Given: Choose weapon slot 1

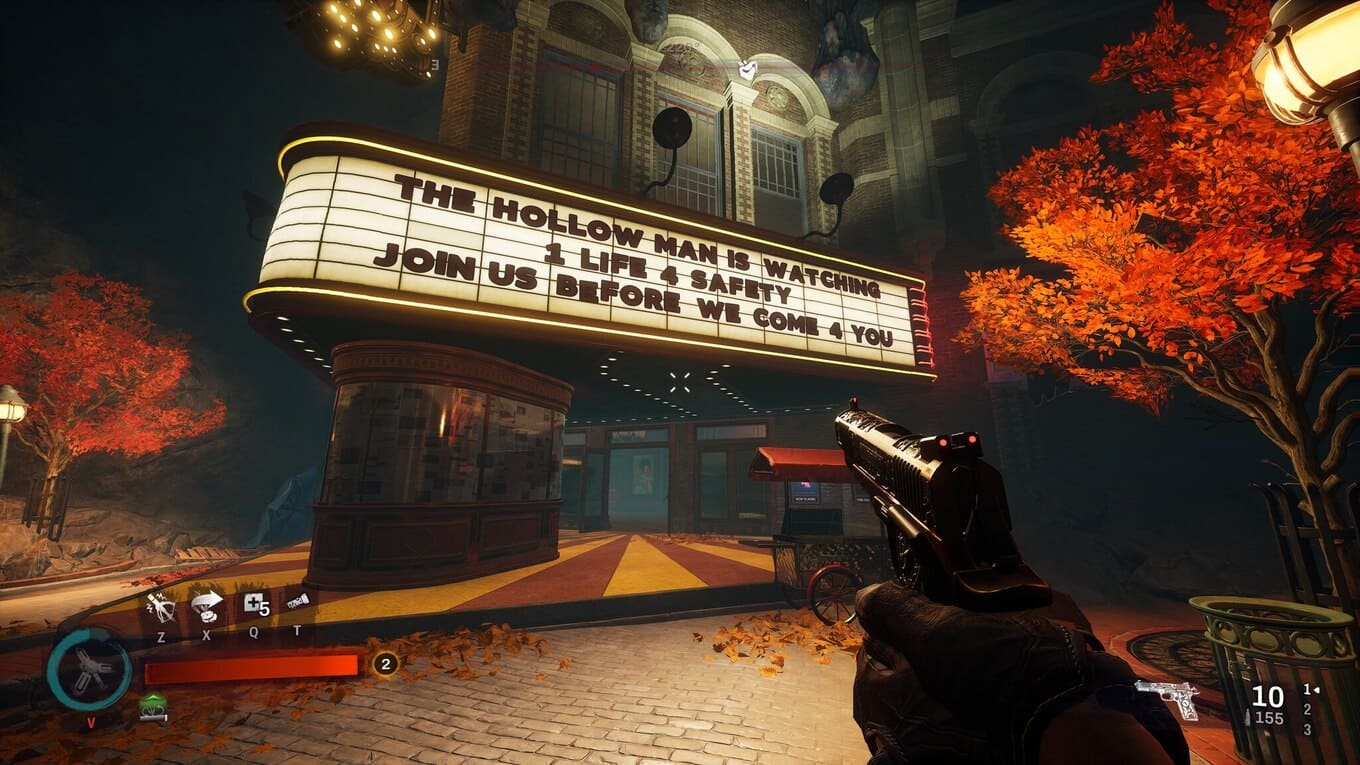Looking at the screenshot, I should pos(1305,690).
